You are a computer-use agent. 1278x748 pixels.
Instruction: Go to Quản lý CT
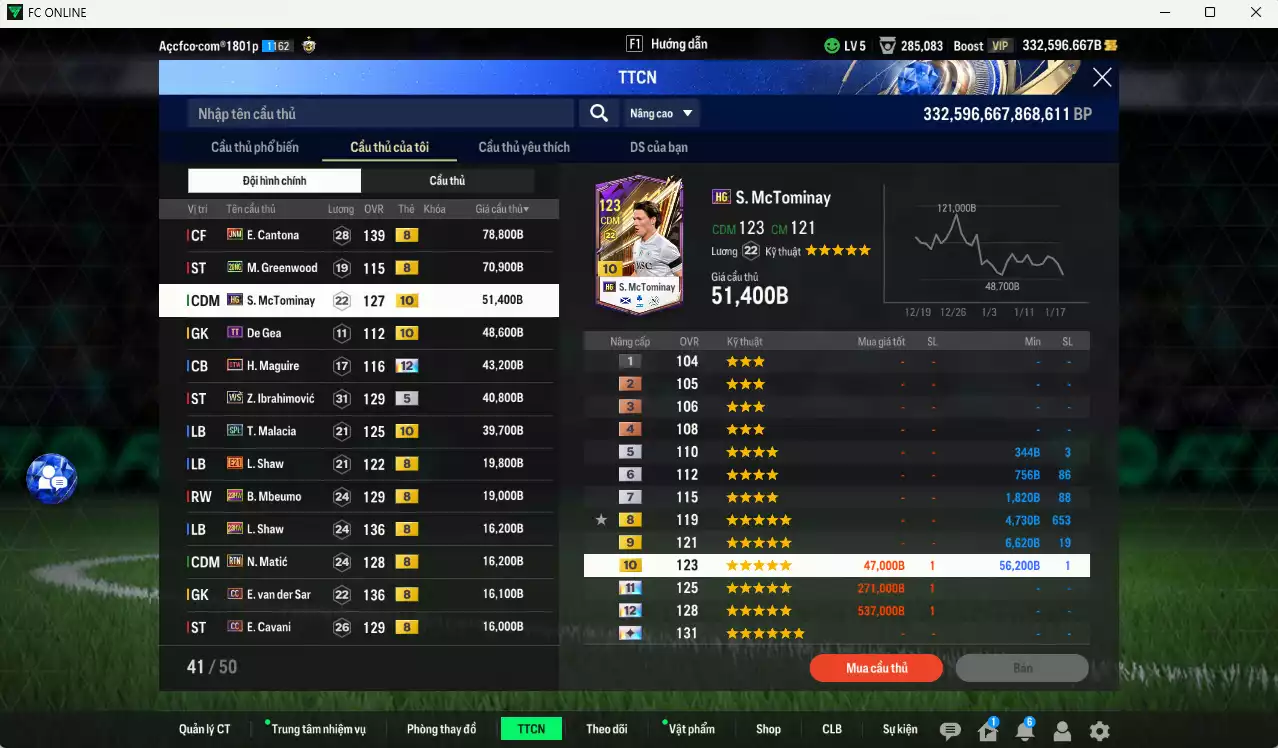click(x=204, y=729)
